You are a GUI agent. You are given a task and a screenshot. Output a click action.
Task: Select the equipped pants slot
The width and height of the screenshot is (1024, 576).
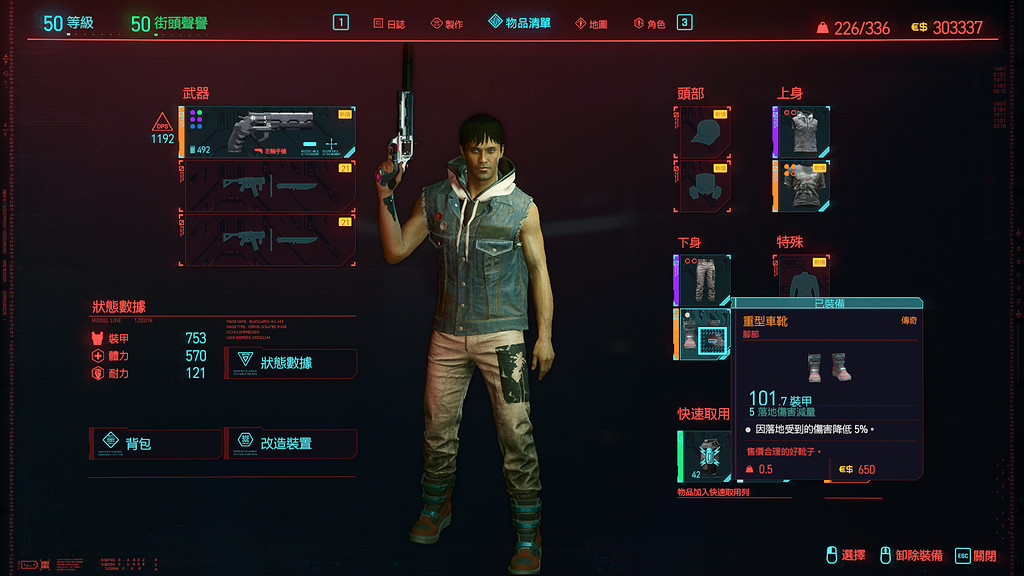[703, 279]
